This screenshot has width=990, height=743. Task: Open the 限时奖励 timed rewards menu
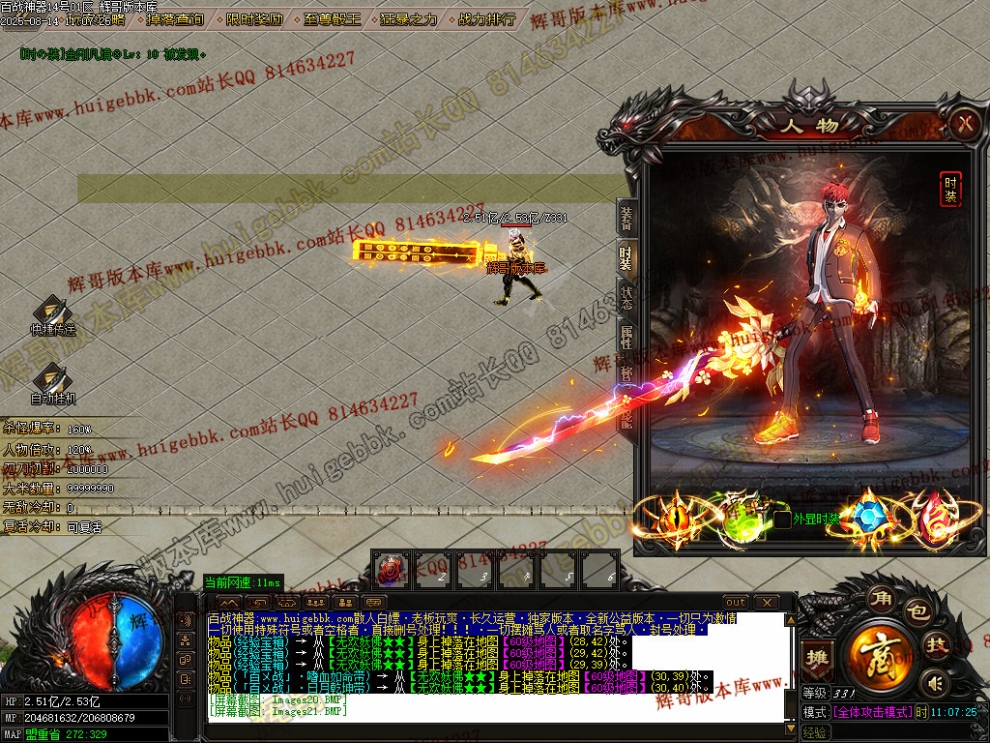(x=253, y=19)
